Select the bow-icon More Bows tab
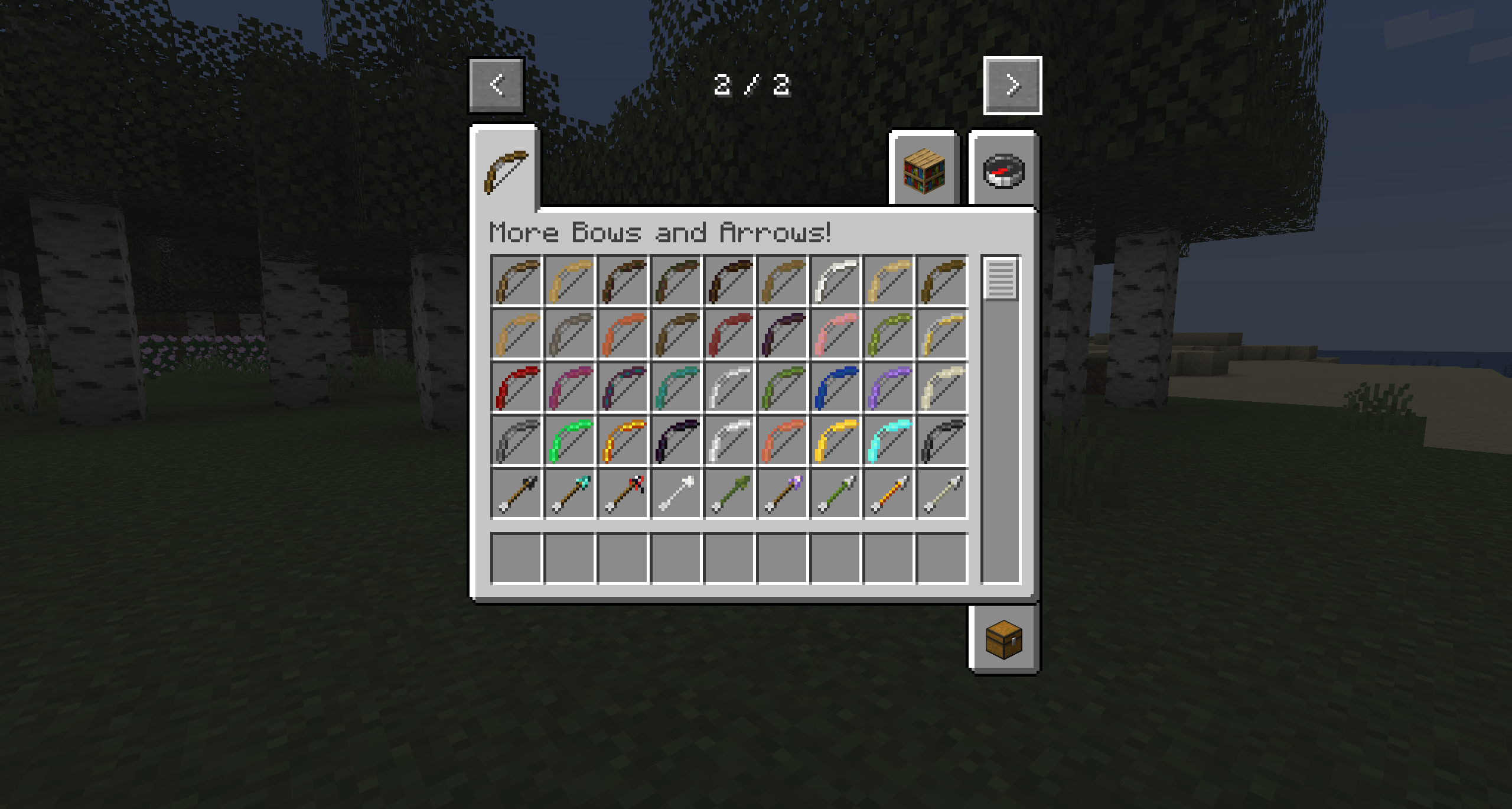 (506, 171)
